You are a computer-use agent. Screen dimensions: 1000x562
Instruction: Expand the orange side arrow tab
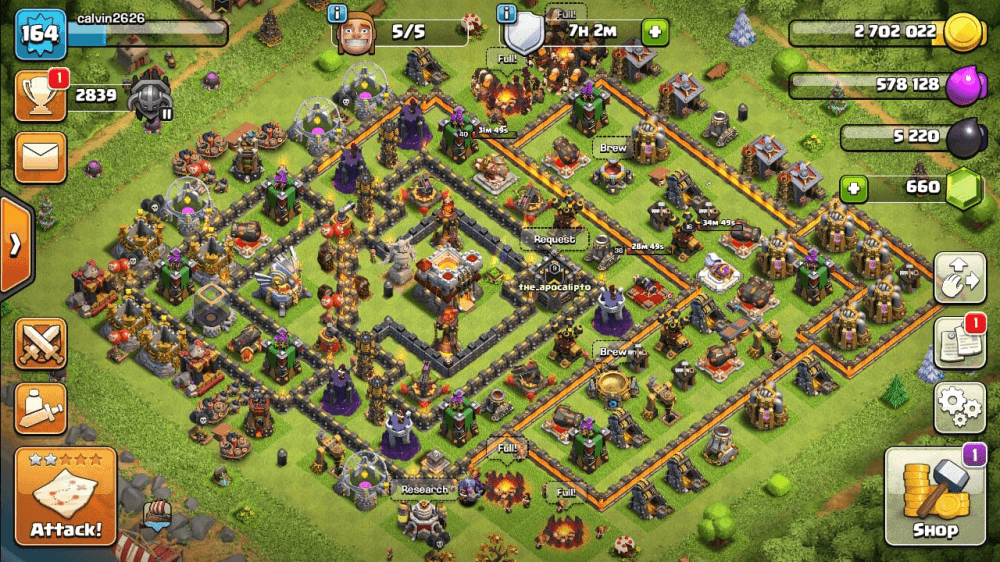pos(15,245)
